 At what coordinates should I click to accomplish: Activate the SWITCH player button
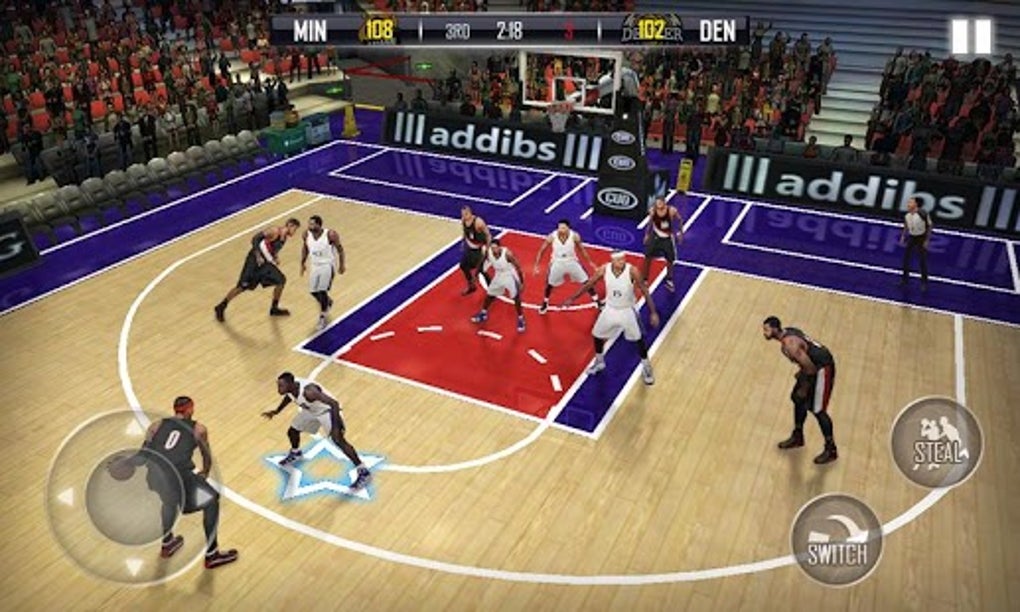[x=836, y=539]
